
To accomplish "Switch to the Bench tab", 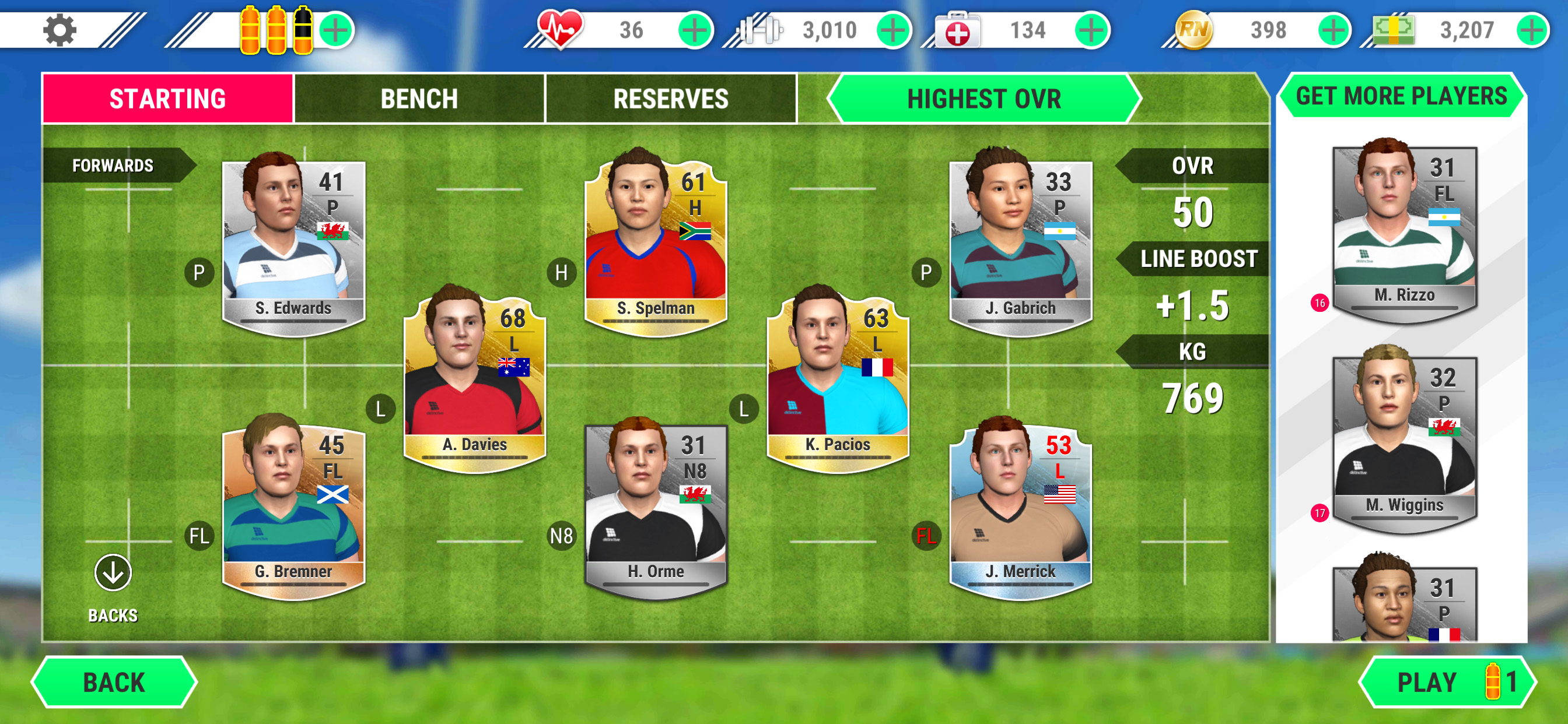I will (x=419, y=99).
